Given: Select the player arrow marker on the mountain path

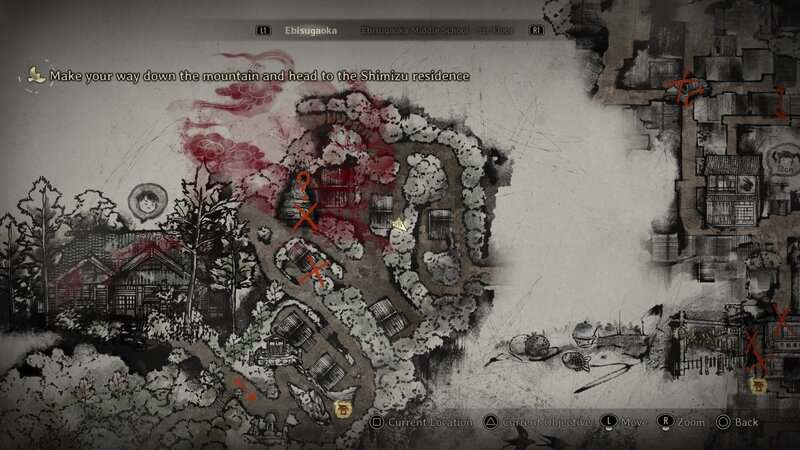Looking at the screenshot, I should [x=399, y=226].
